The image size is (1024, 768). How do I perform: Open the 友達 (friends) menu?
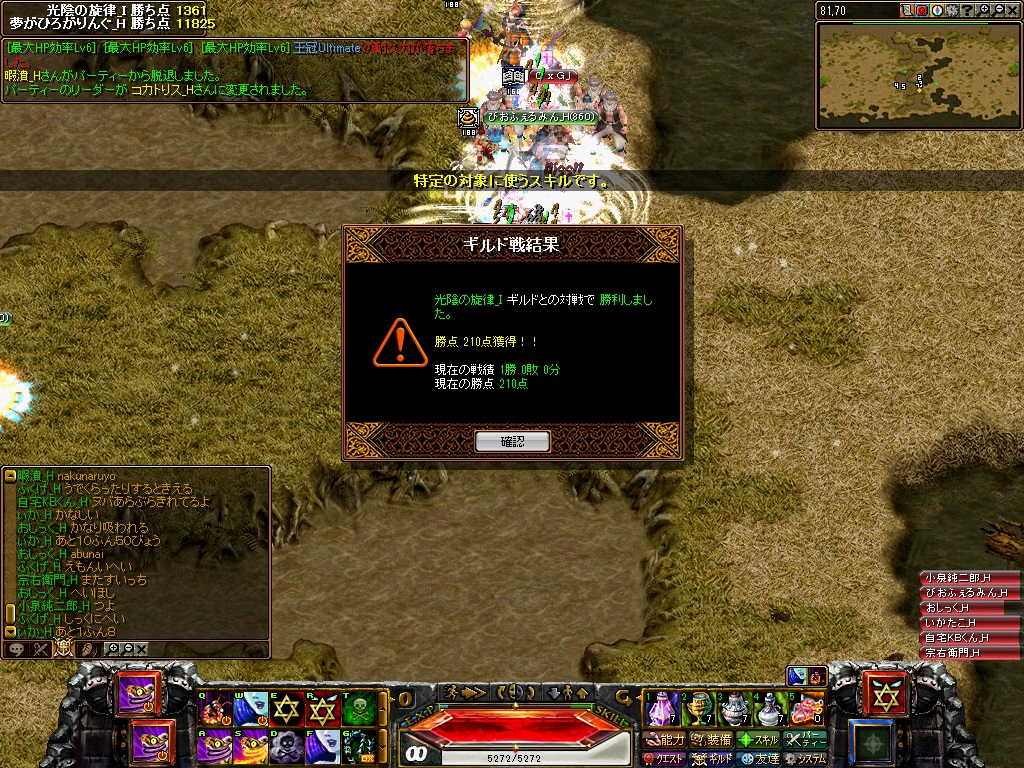(759, 759)
